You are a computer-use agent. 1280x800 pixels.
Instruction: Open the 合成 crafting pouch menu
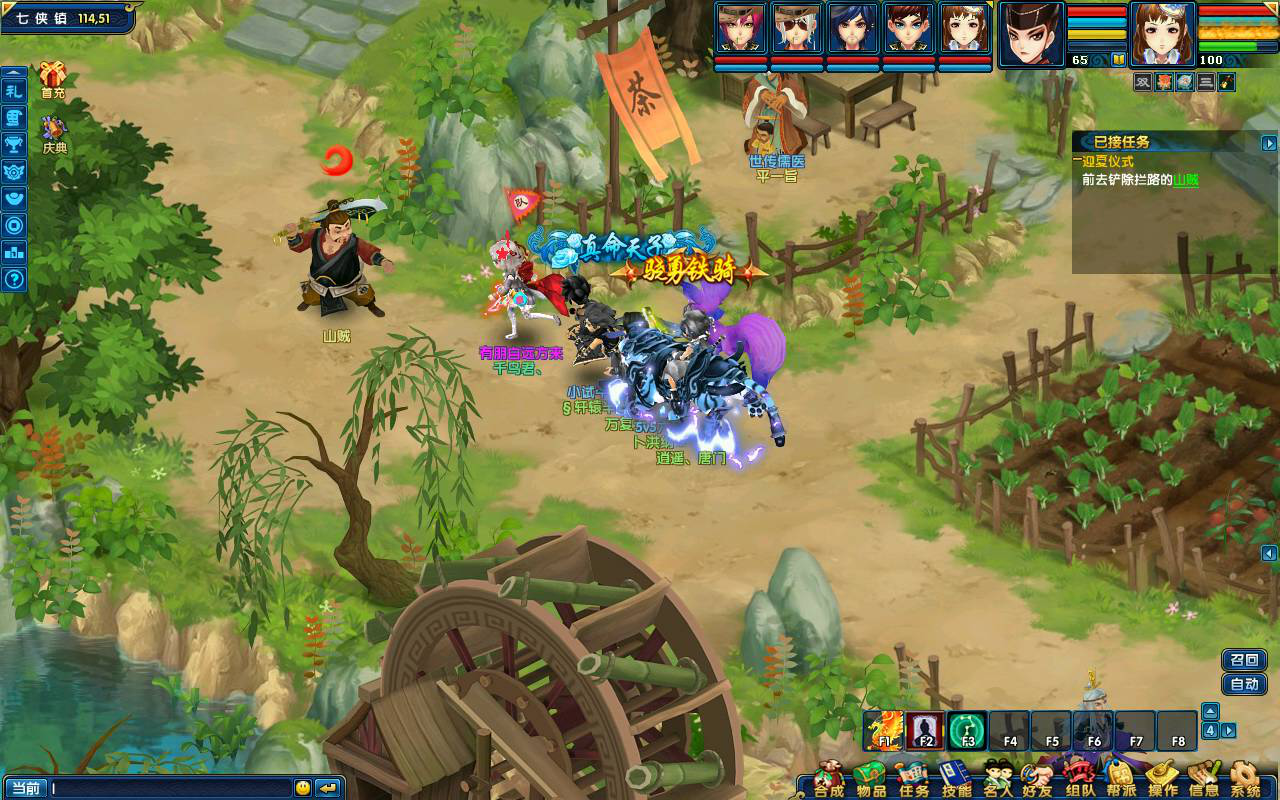coord(829,778)
